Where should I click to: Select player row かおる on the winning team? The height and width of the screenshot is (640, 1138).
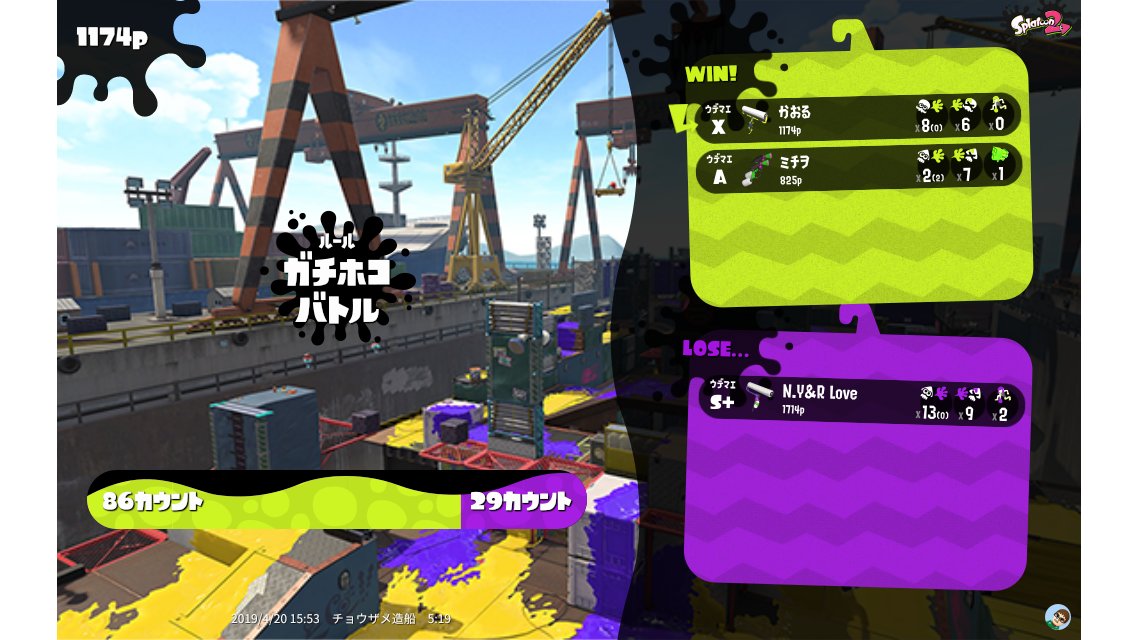(x=858, y=117)
